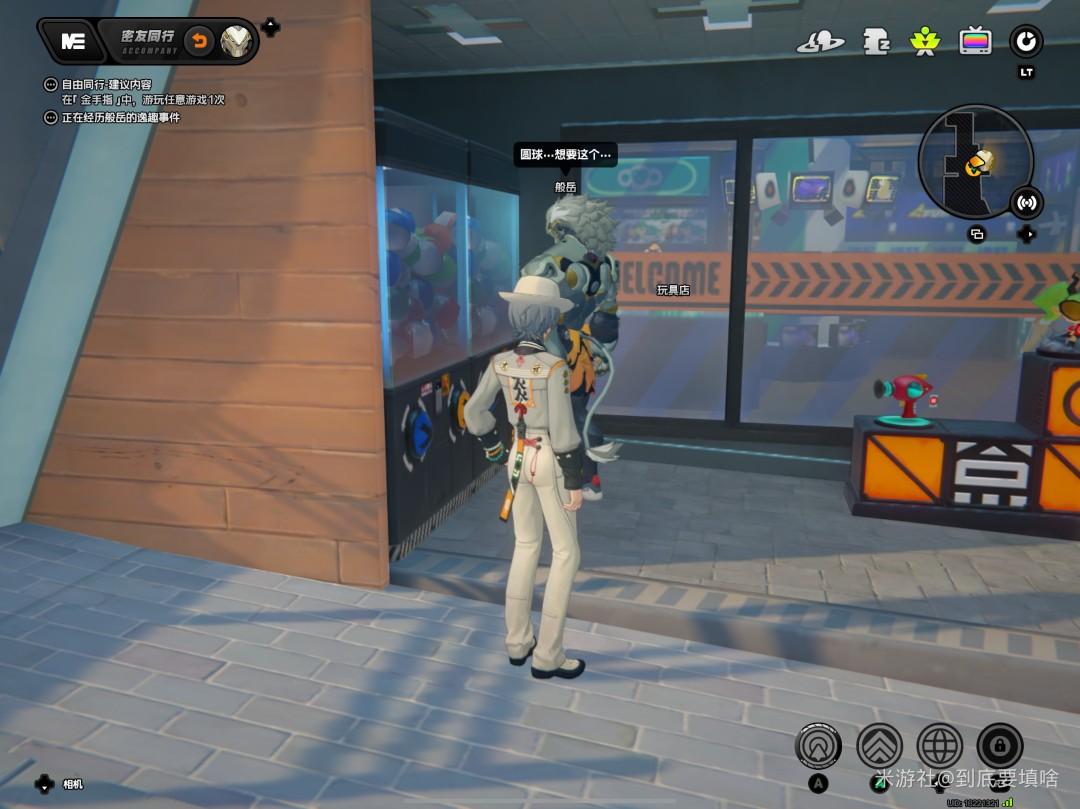Activate the double chevron sprint button

coord(880,745)
